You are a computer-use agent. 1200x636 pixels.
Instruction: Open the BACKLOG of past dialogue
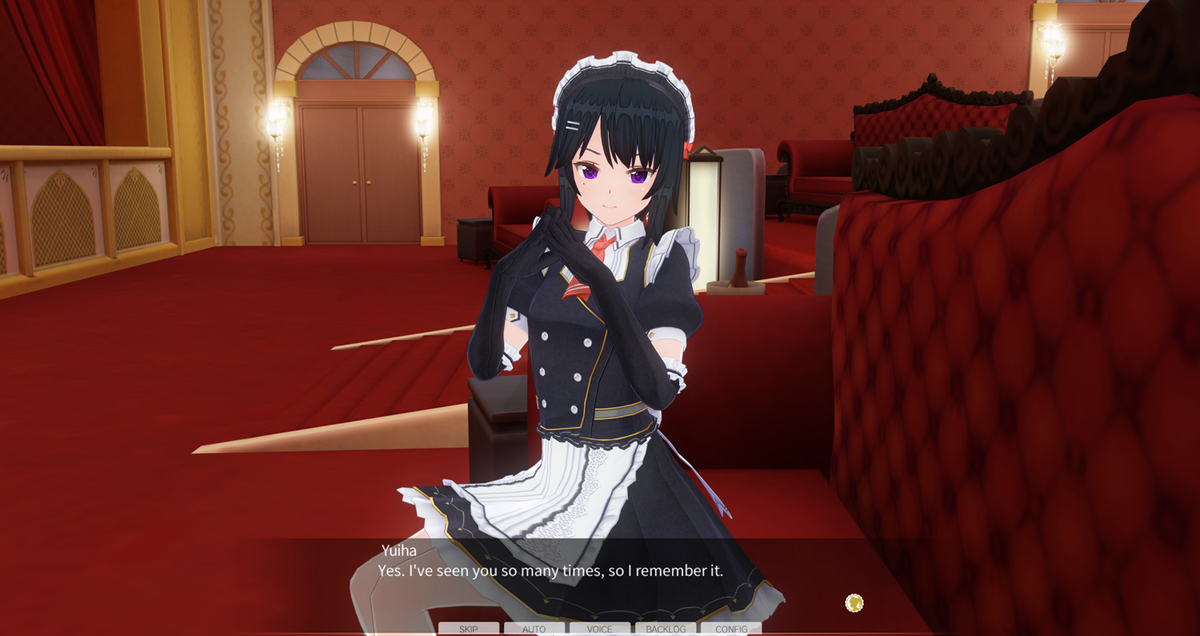pyautogui.click(x=665, y=629)
